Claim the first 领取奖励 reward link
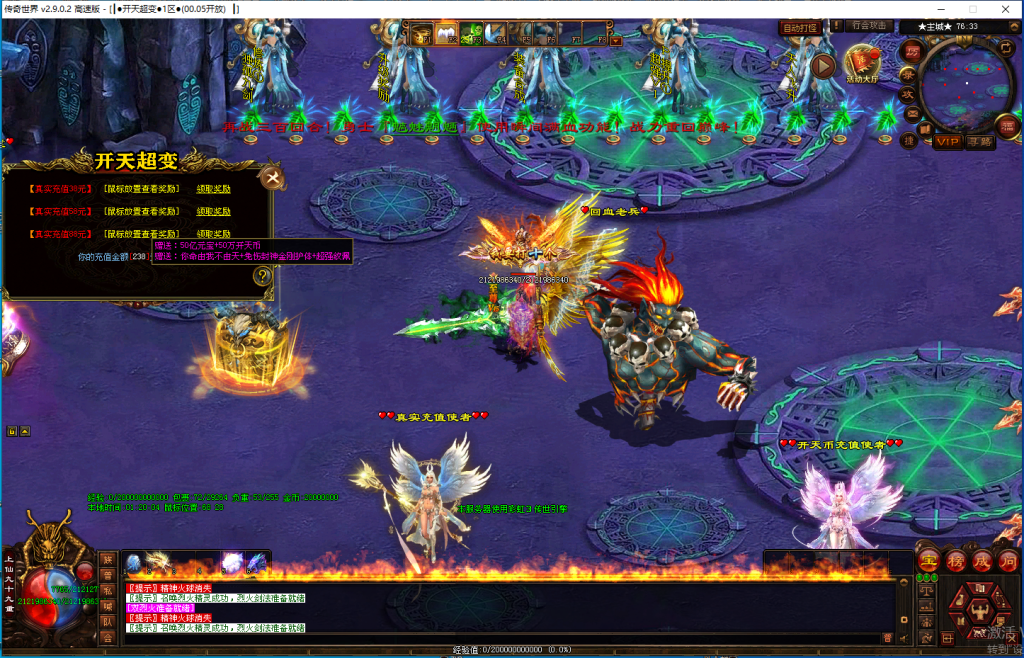This screenshot has width=1024, height=658. tap(213, 188)
